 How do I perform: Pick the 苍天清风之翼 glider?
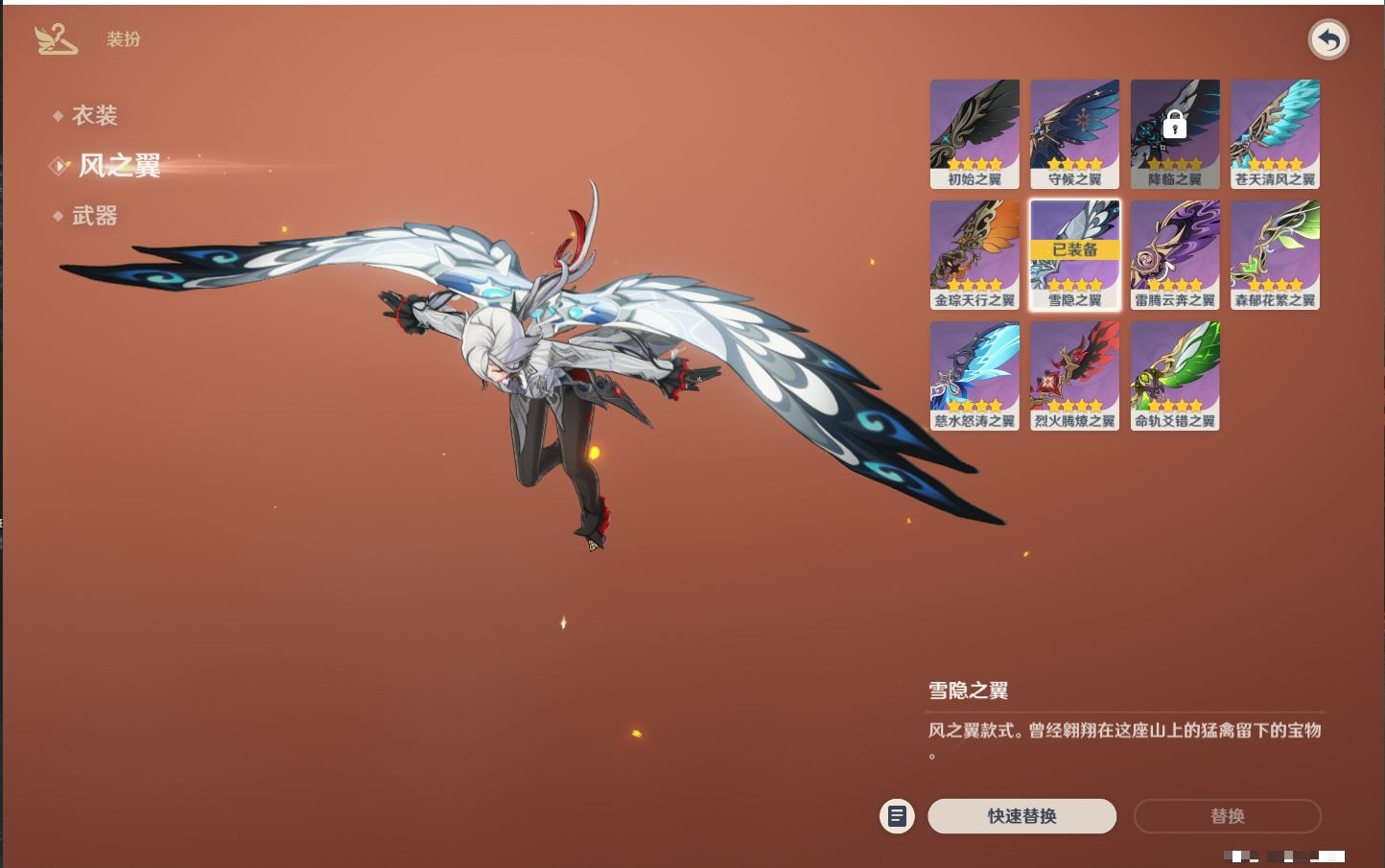pyautogui.click(x=1275, y=133)
